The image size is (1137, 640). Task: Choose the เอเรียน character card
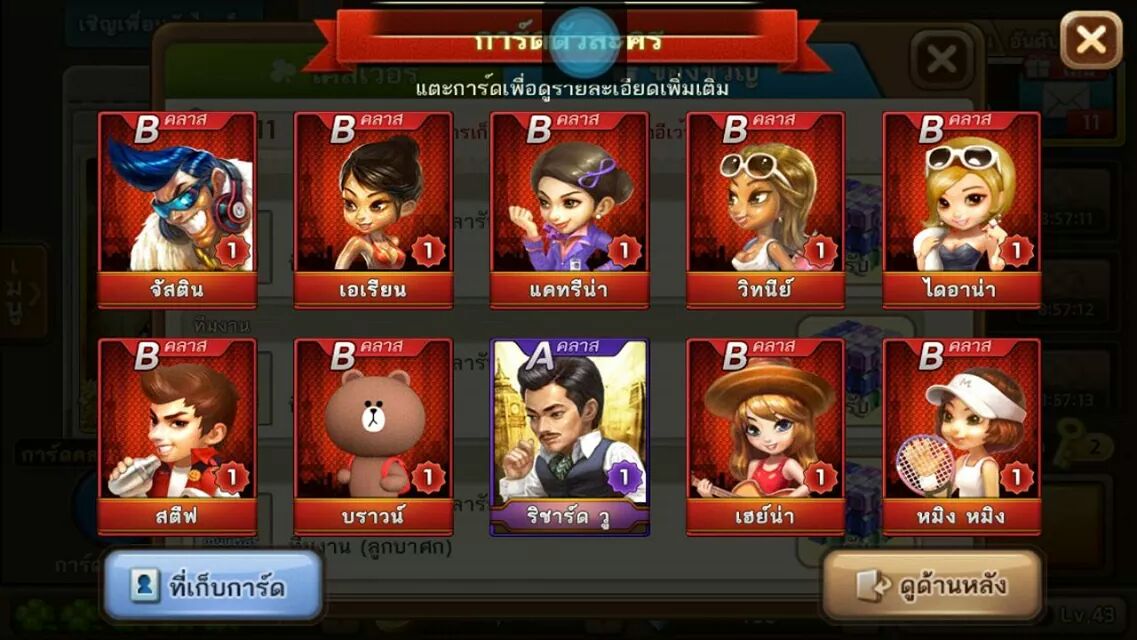click(373, 209)
